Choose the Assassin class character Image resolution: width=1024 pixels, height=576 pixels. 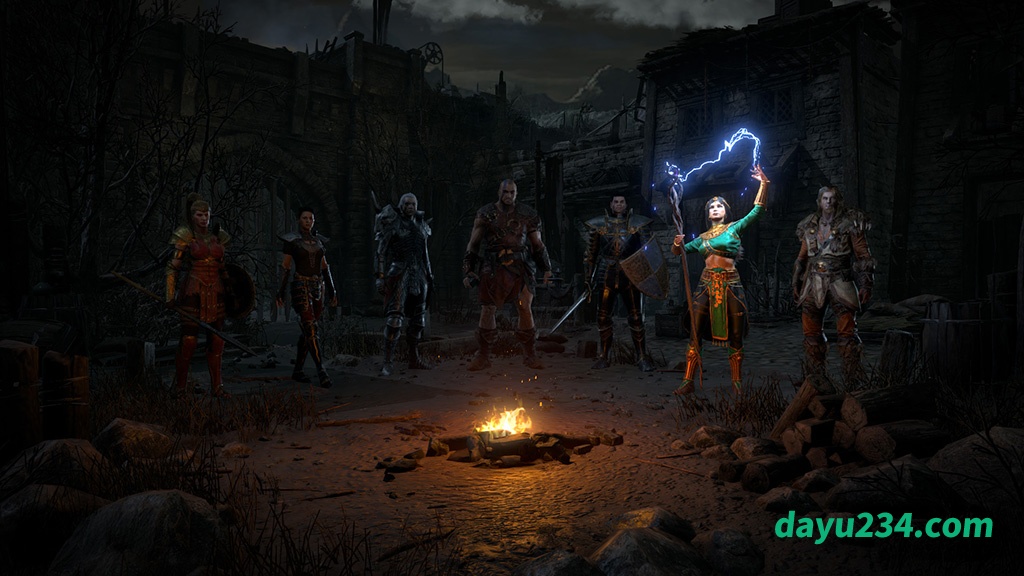coord(308,292)
